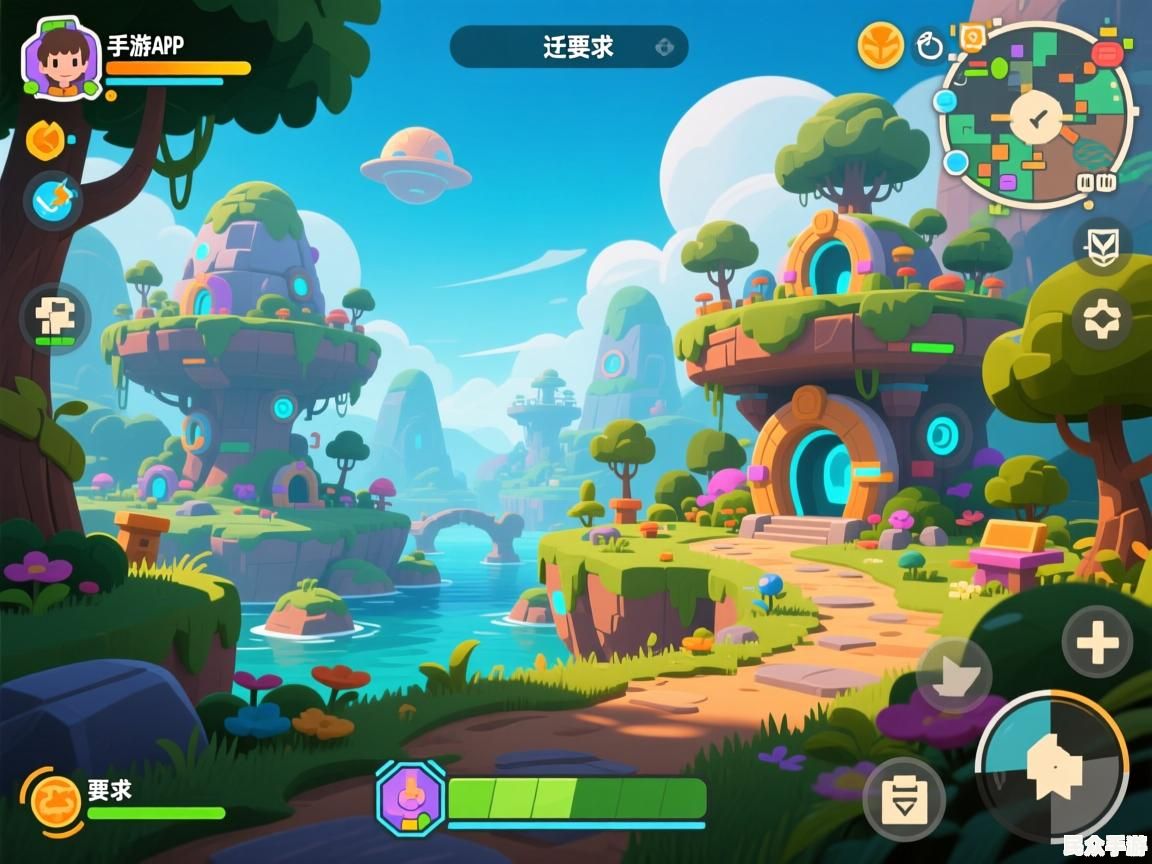Select the ring icon next to the minimap
The image size is (1152, 864).
(930, 46)
